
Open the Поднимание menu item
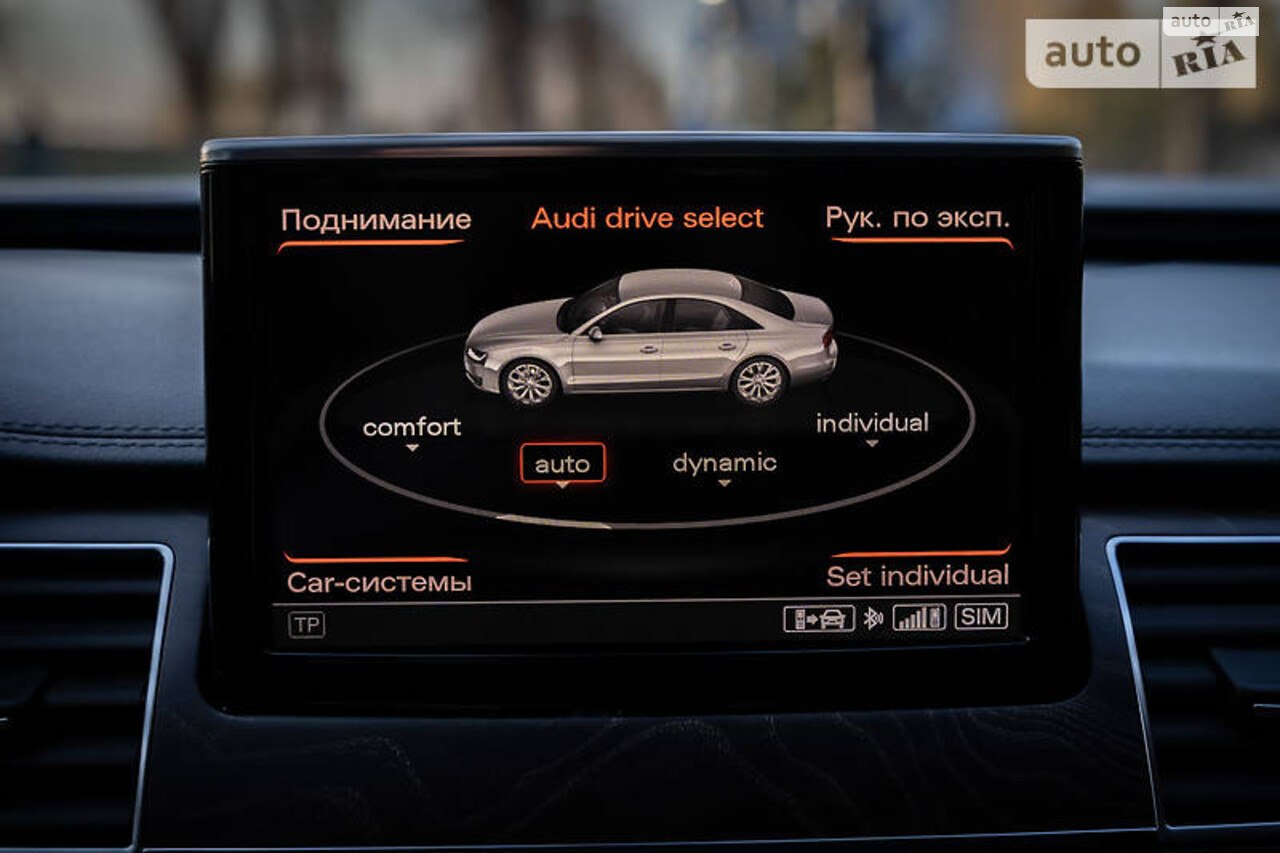click(374, 219)
